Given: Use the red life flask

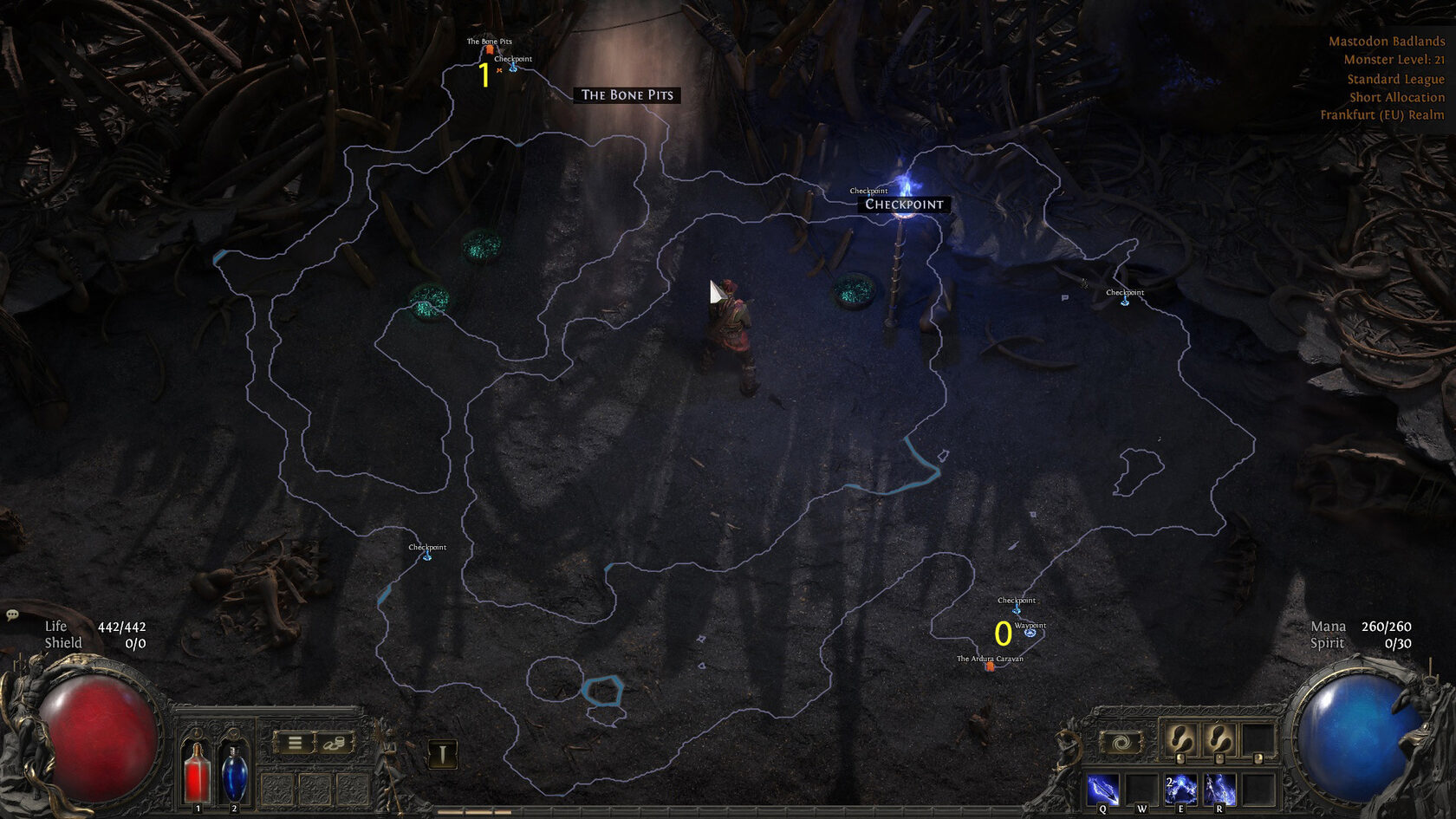Looking at the screenshot, I should click(198, 772).
